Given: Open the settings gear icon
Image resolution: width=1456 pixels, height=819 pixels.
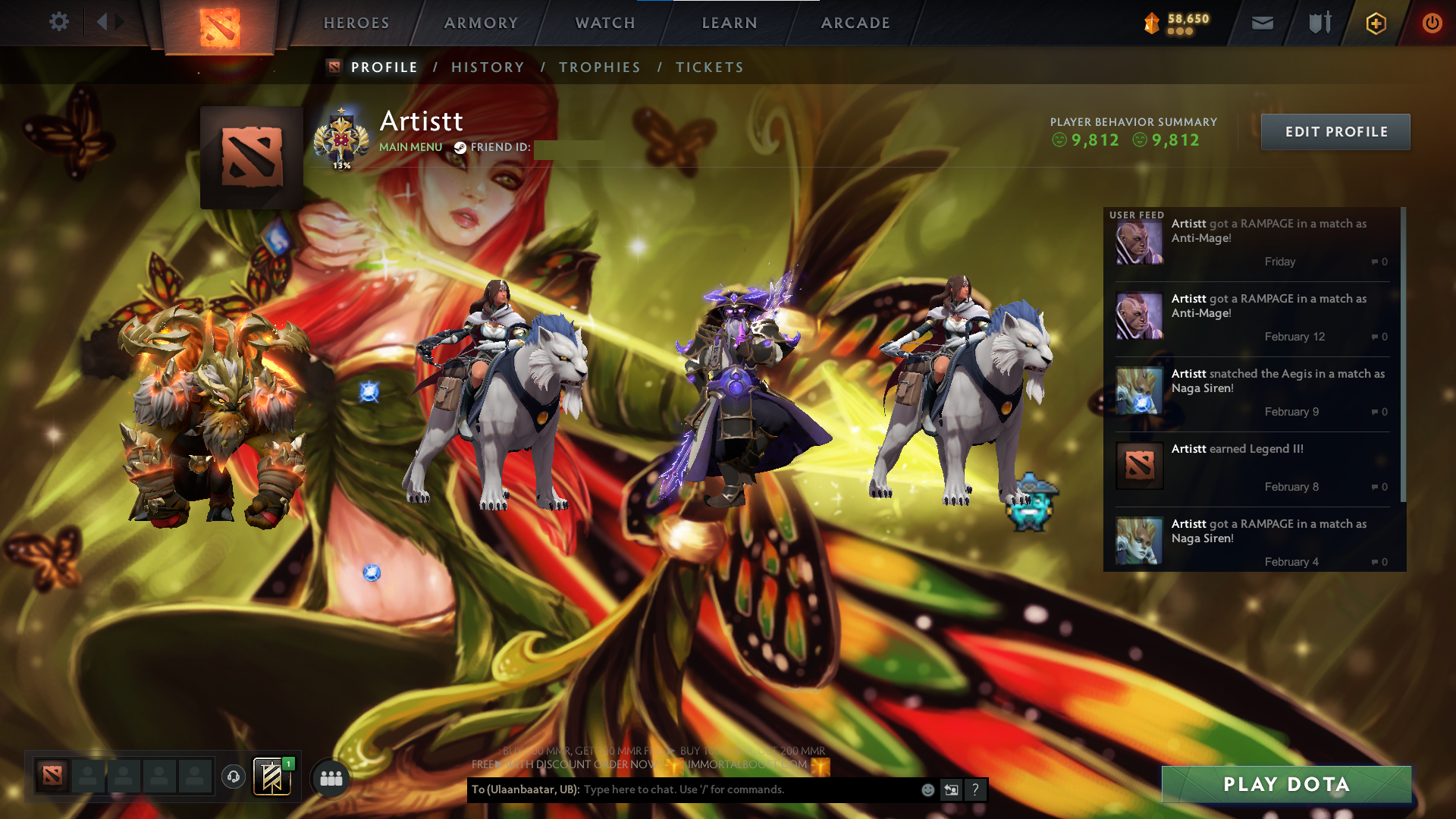Looking at the screenshot, I should pyautogui.click(x=59, y=22).
